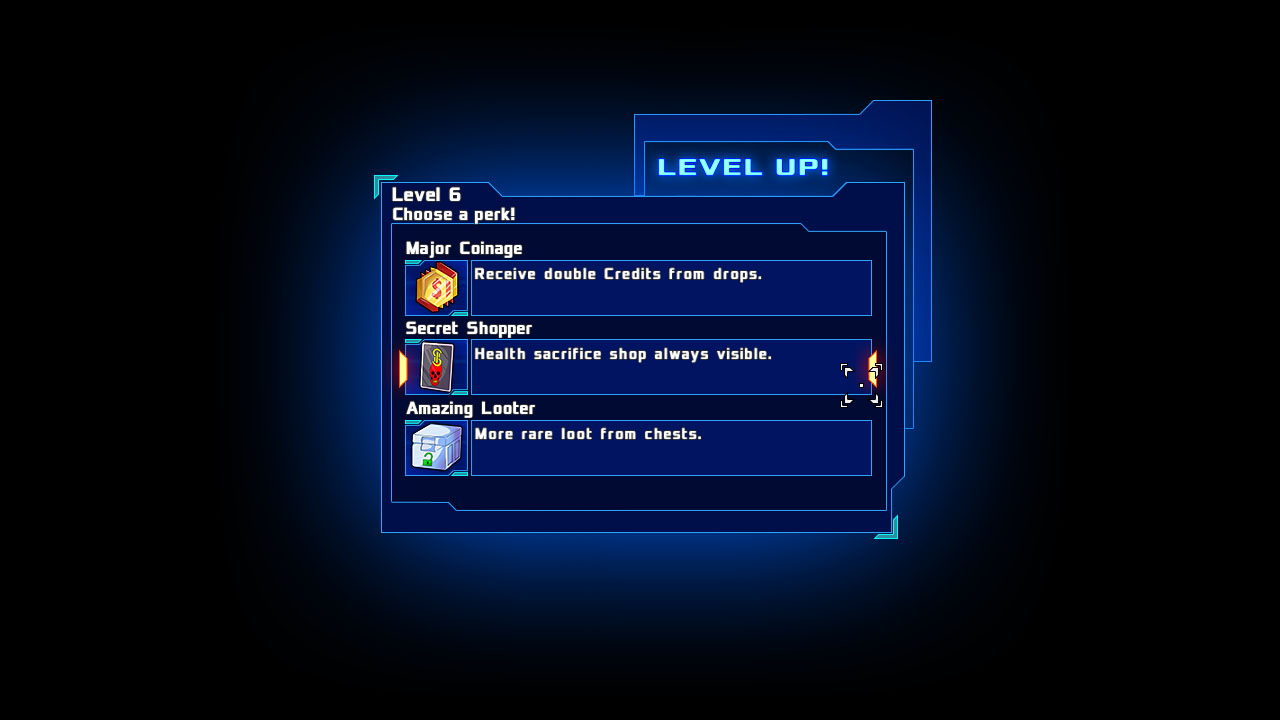Click the Major Coinage description box
1280x720 pixels.
(672, 288)
